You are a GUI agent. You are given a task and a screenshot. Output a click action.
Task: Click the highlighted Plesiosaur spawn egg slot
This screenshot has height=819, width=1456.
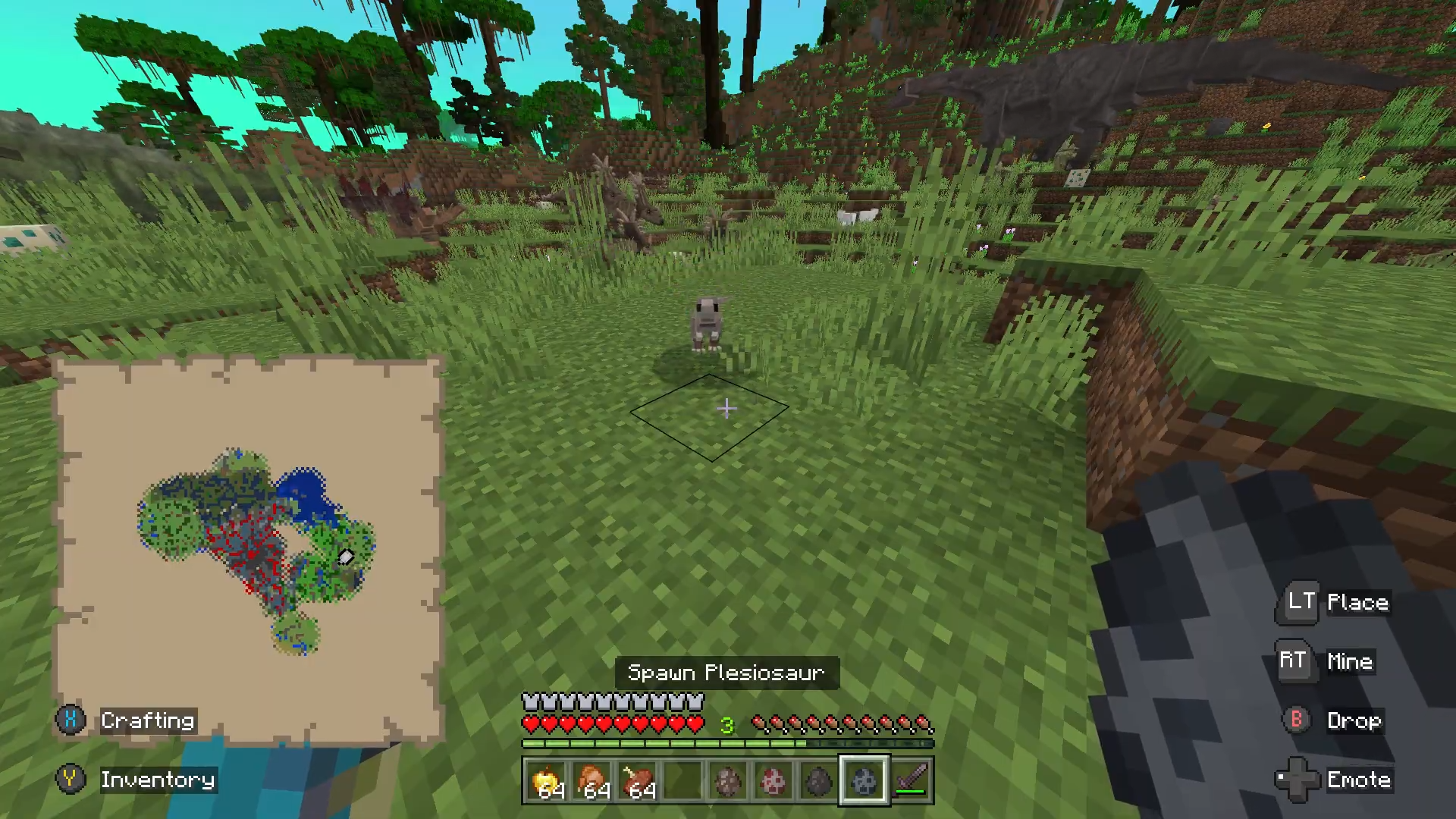point(864,781)
